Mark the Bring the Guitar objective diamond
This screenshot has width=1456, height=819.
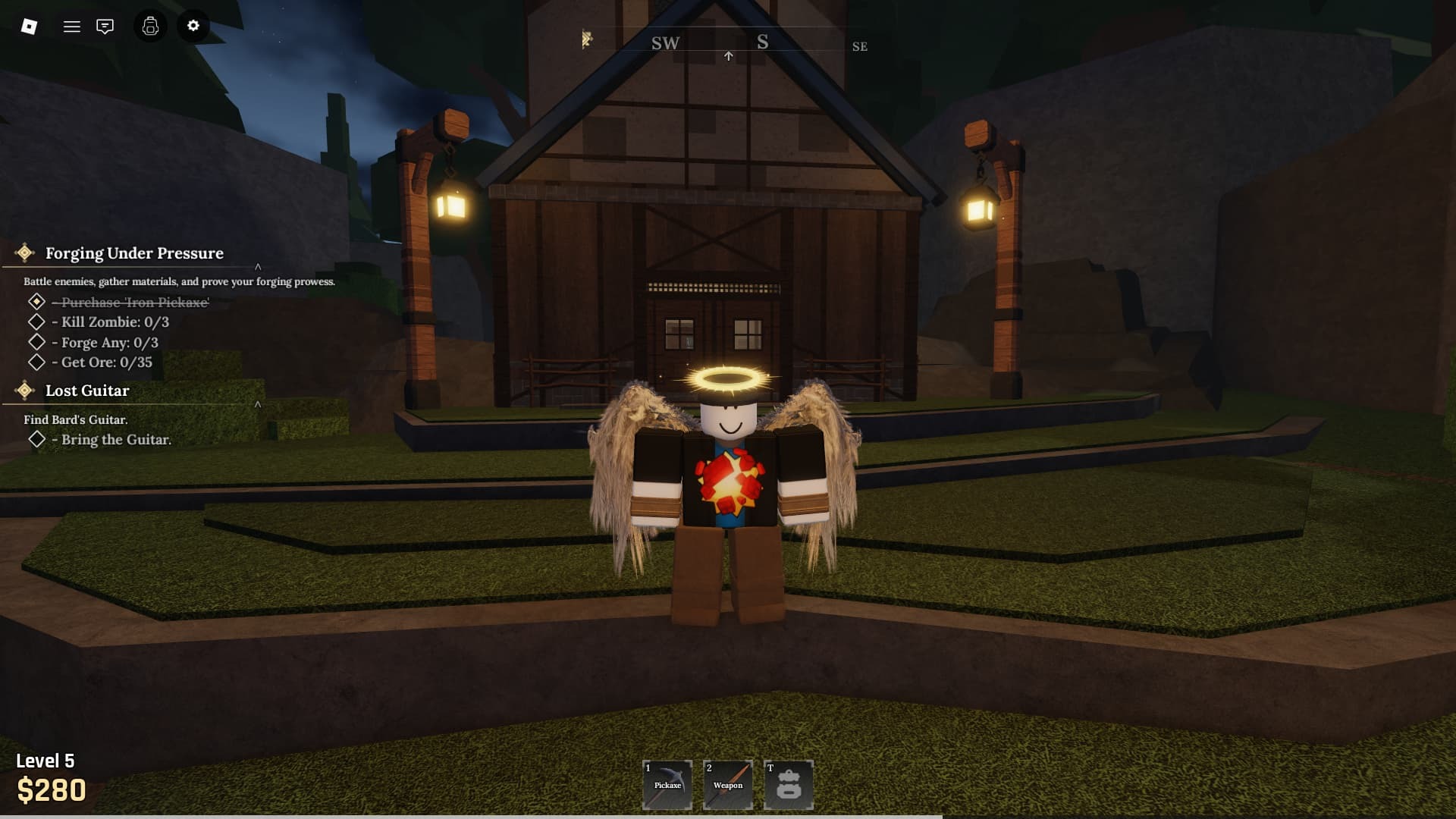(x=38, y=439)
